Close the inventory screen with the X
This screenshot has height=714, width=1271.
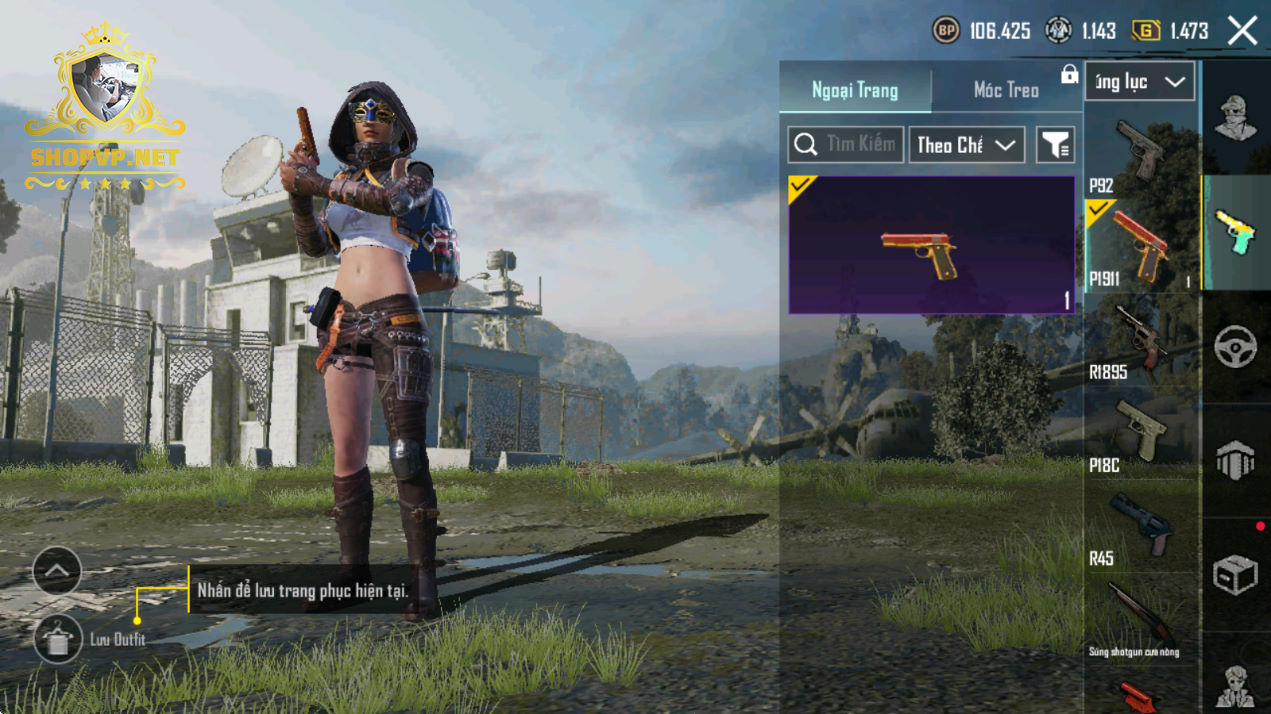point(1242,31)
